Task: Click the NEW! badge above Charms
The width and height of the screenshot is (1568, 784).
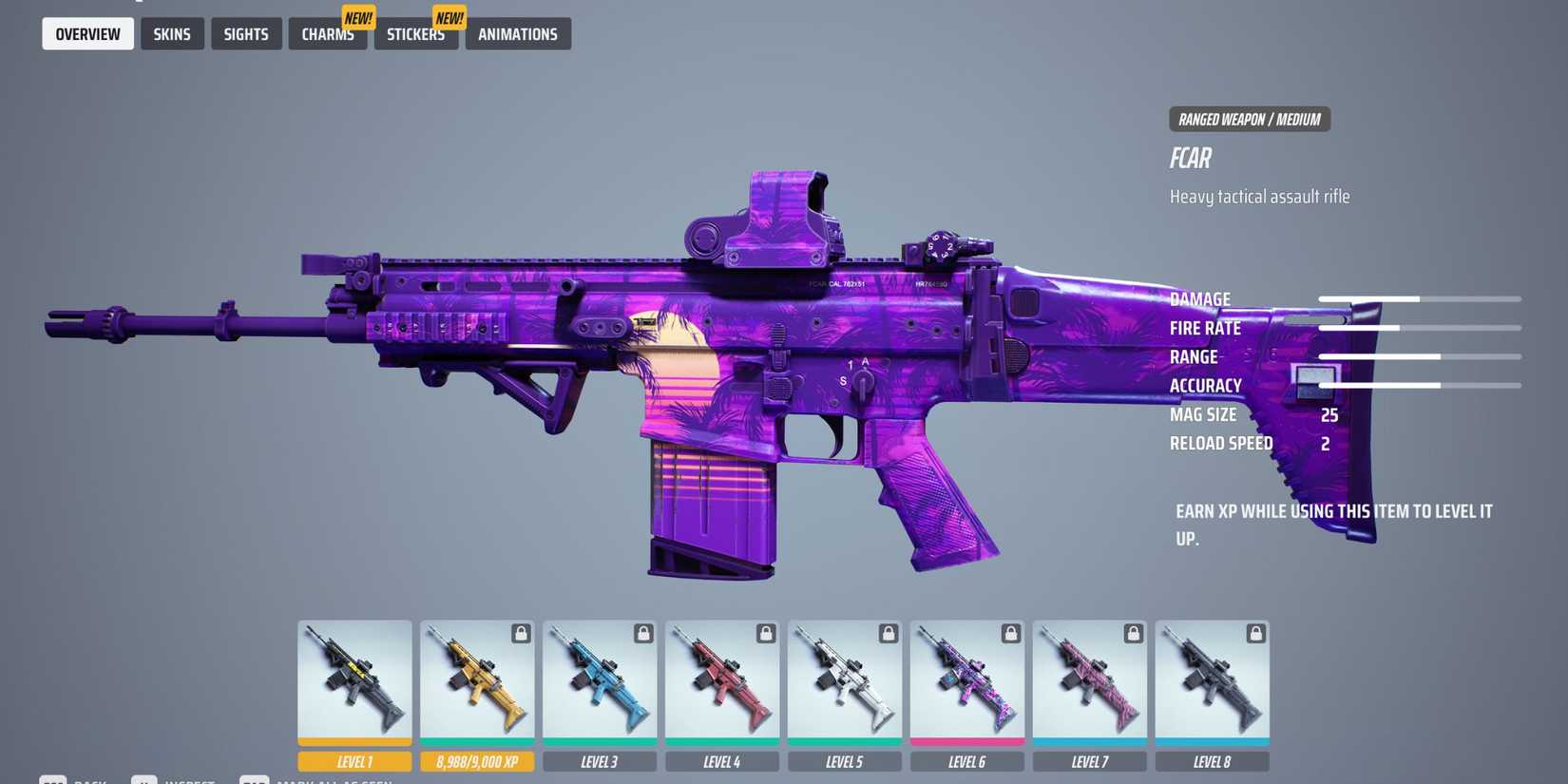Action: pos(358,16)
